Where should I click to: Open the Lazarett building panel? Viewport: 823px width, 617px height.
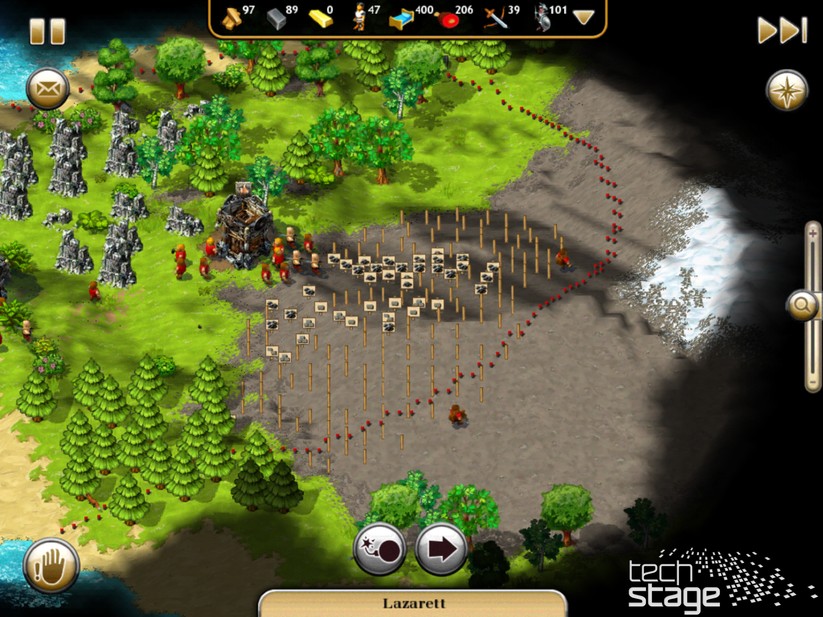[413, 603]
